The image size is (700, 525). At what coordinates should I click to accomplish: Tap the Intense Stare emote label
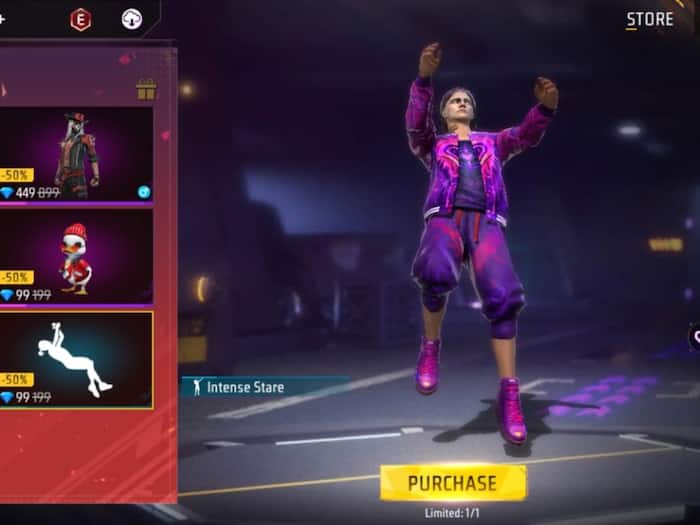coord(245,387)
